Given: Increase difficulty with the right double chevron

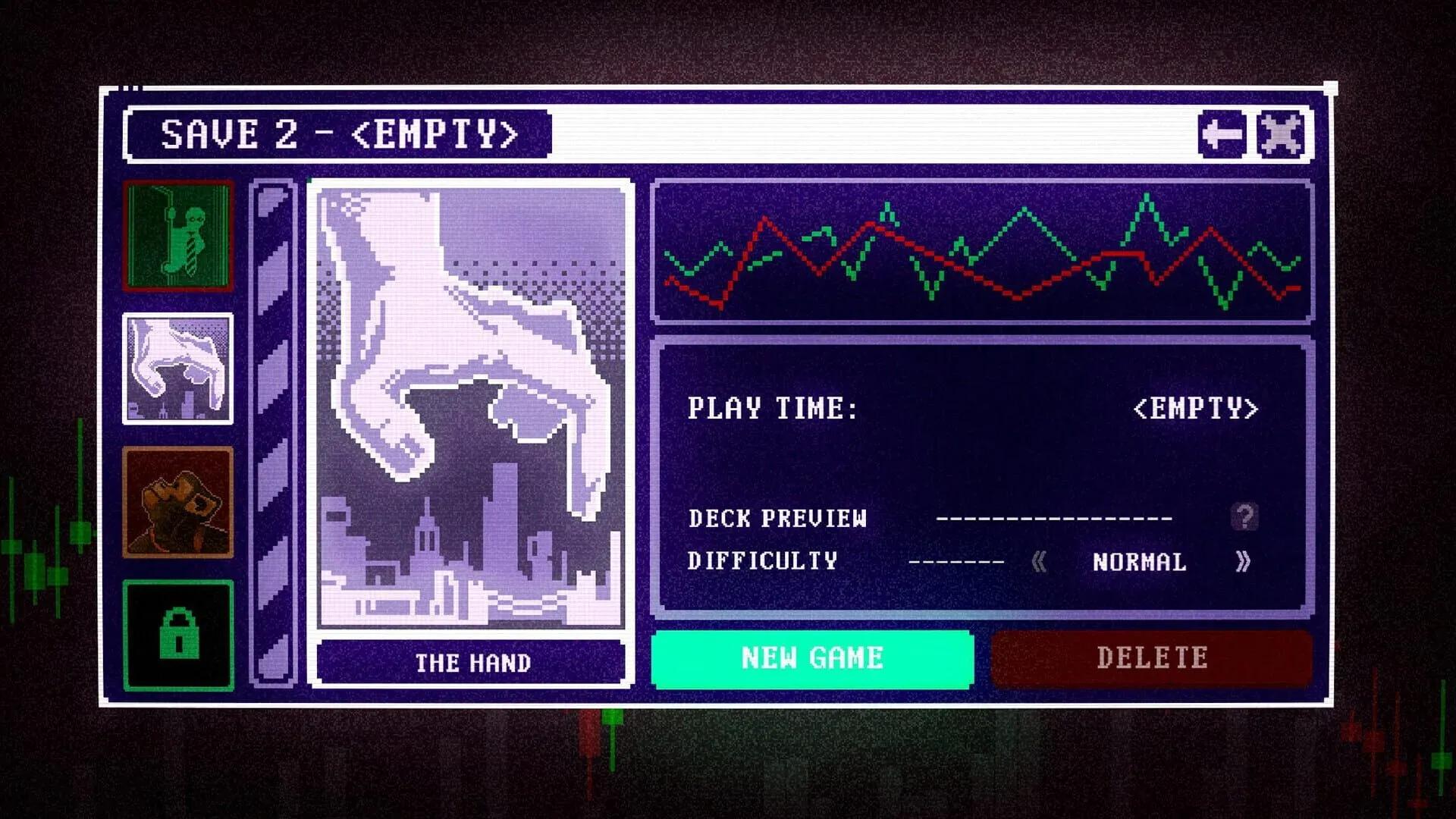Looking at the screenshot, I should pyautogui.click(x=1242, y=563).
